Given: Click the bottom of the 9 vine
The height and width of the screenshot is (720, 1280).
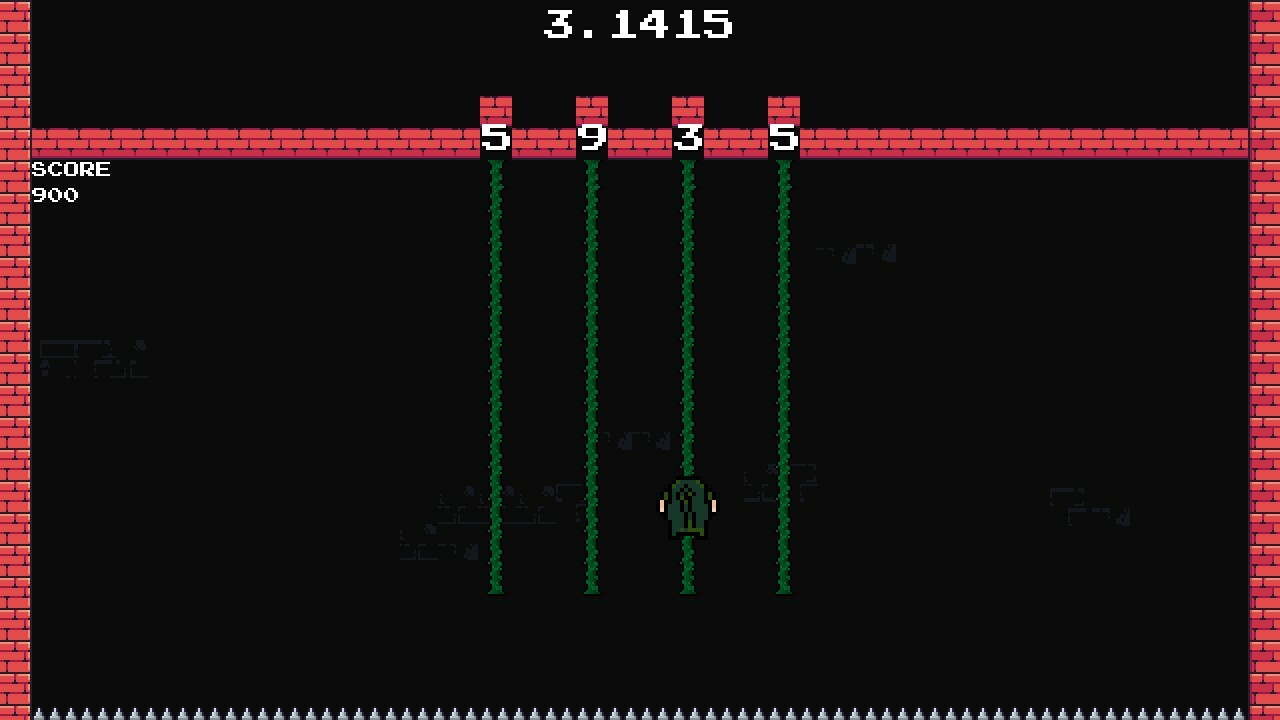Looking at the screenshot, I should [x=592, y=588].
